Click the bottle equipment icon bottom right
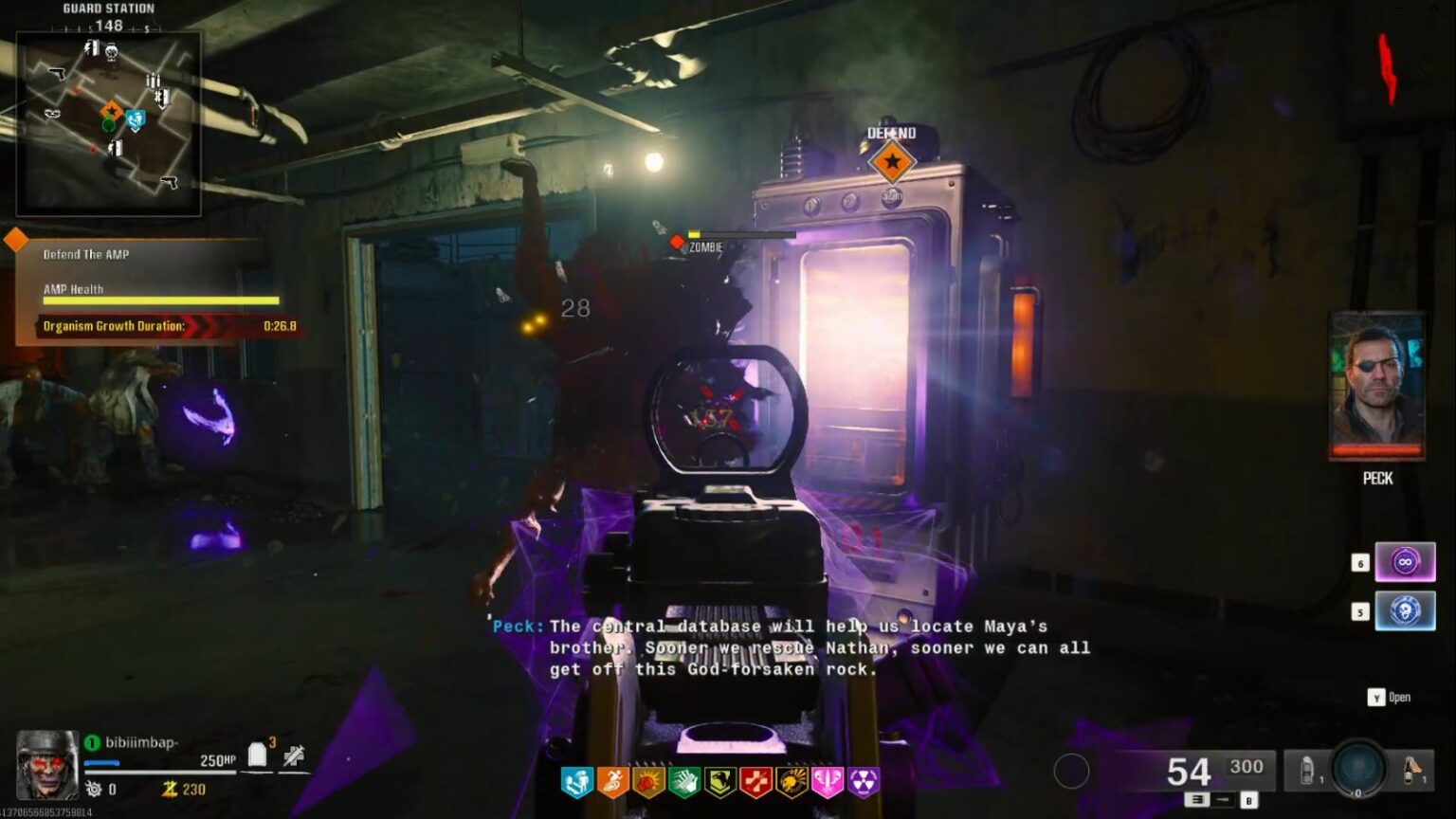1456x819 pixels. pyautogui.click(x=1309, y=770)
